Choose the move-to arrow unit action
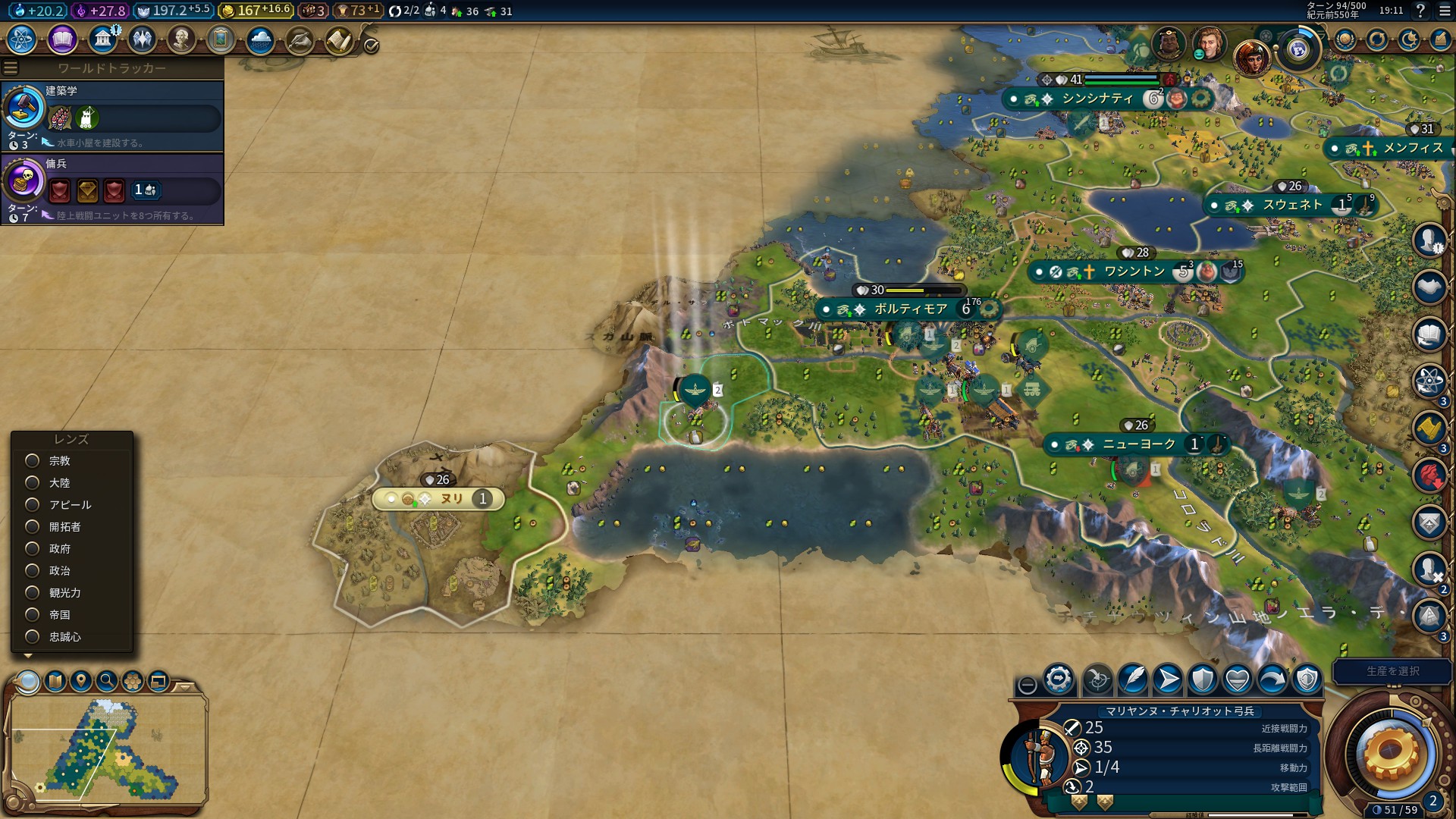The width and height of the screenshot is (1456, 819). [1168, 679]
